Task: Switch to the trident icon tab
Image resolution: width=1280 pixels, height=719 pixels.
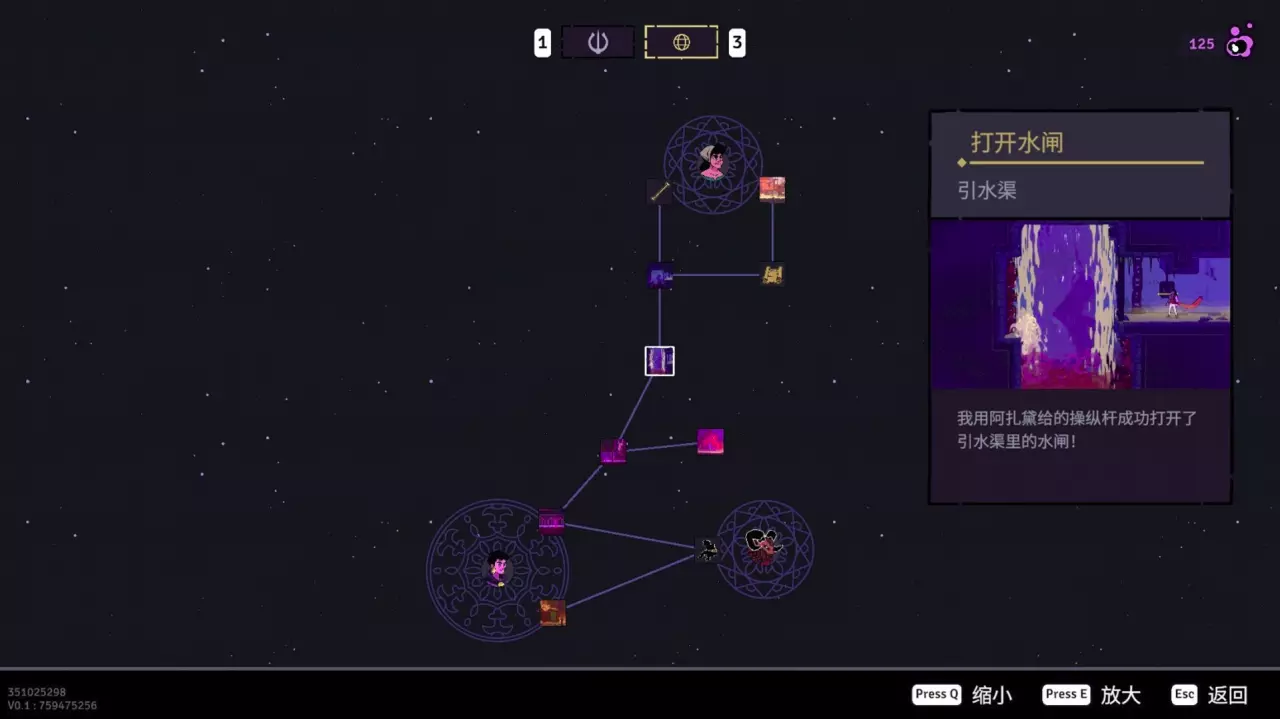Action: (x=598, y=43)
